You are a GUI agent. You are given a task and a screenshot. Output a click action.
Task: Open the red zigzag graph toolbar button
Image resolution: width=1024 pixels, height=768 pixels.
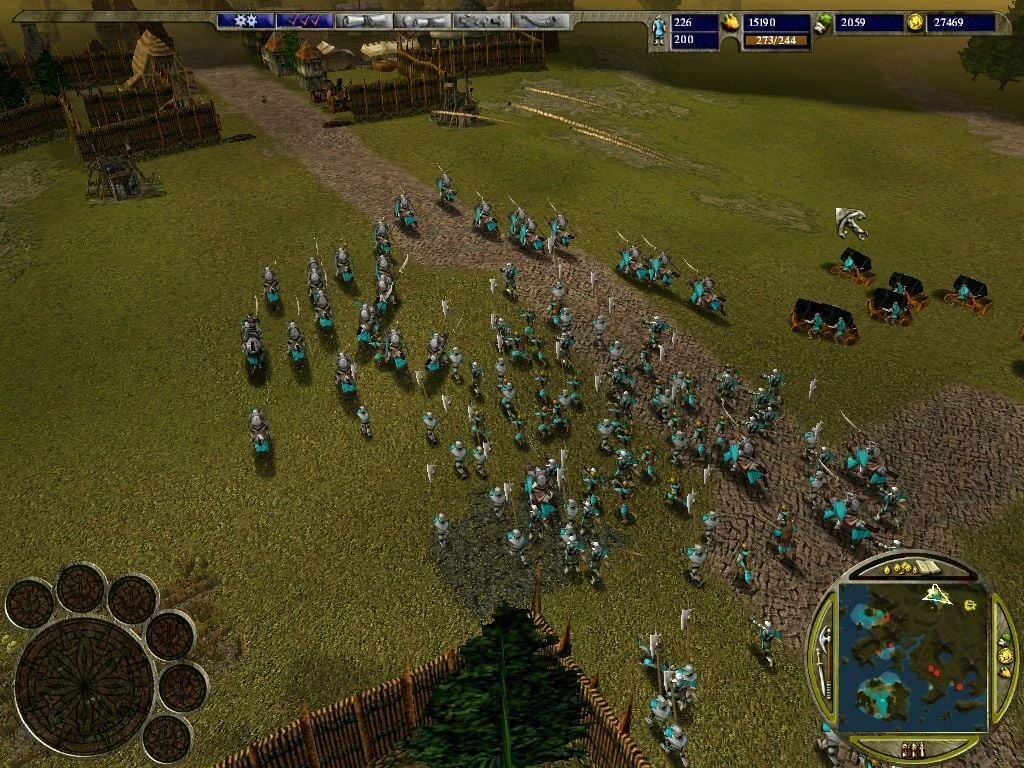305,20
